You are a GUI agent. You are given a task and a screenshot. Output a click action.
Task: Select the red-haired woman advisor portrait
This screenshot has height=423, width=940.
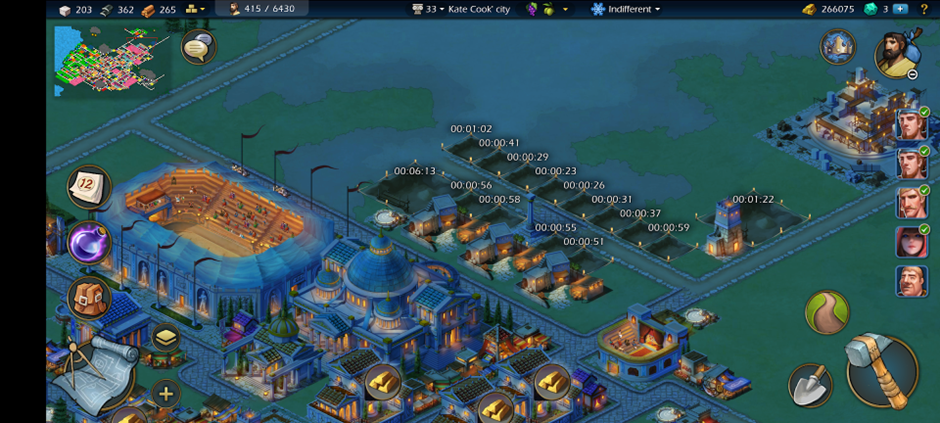pos(911,241)
